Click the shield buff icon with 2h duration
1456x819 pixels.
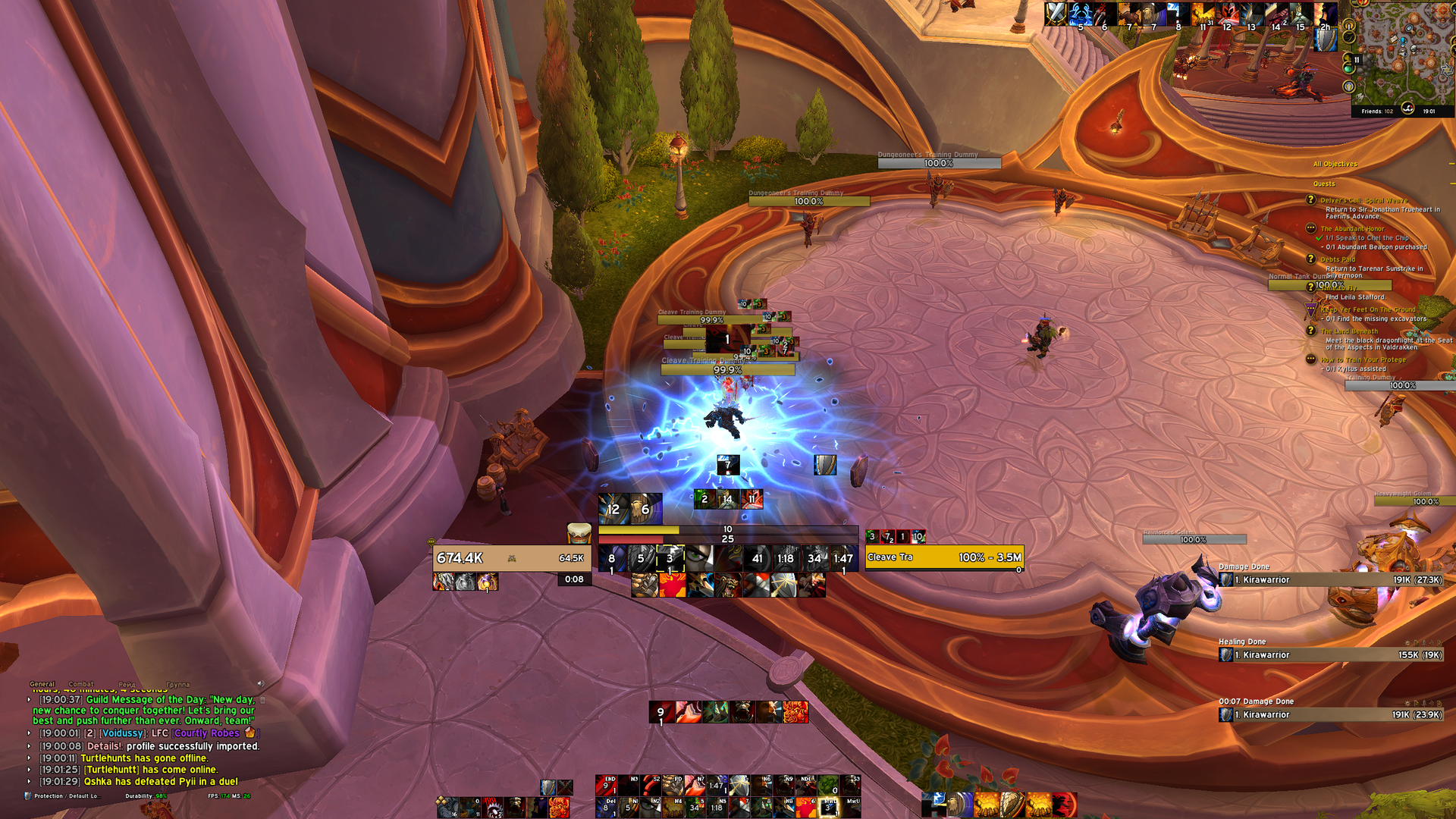(x=1325, y=38)
